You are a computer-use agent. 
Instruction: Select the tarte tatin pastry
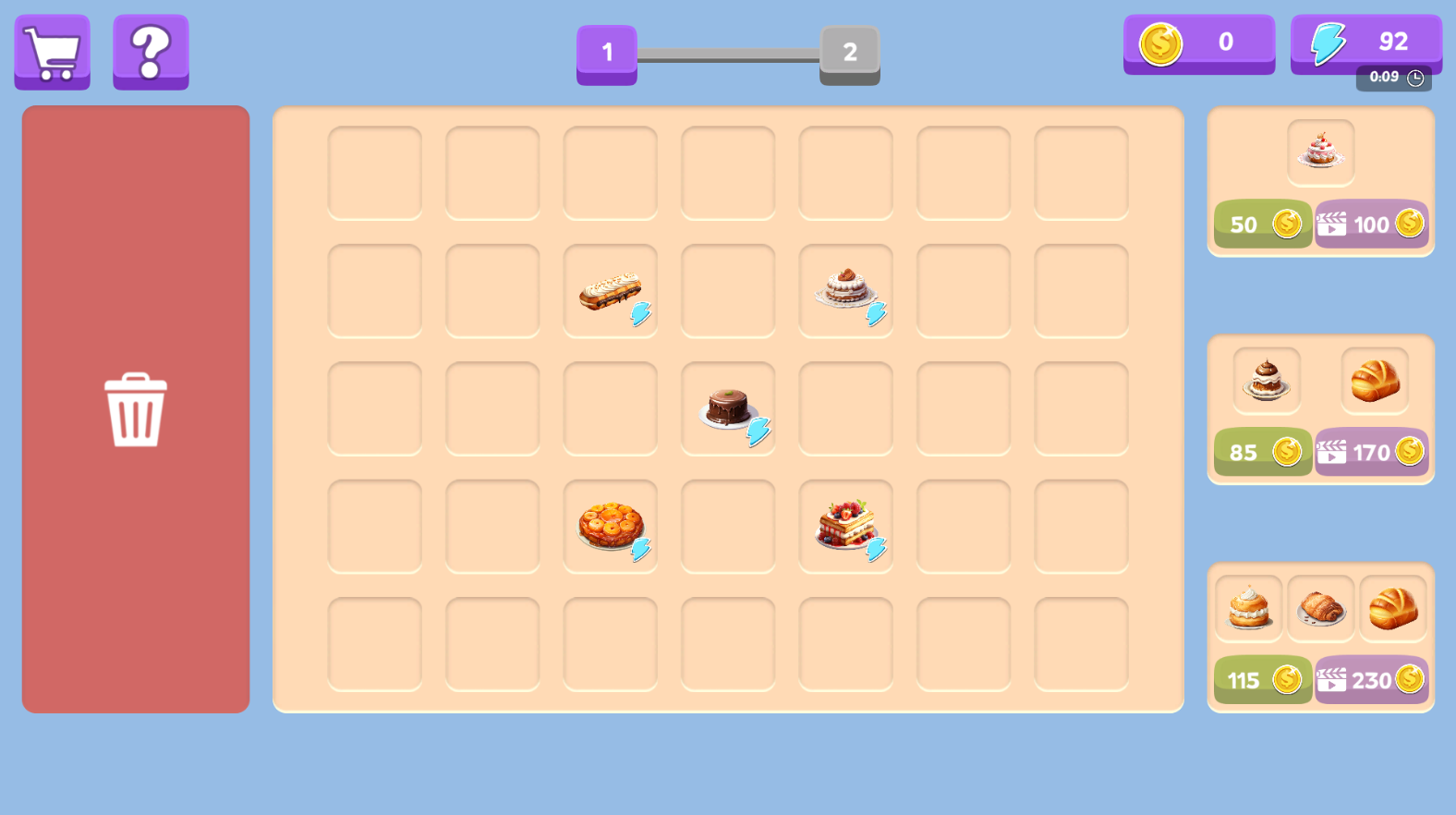click(610, 525)
